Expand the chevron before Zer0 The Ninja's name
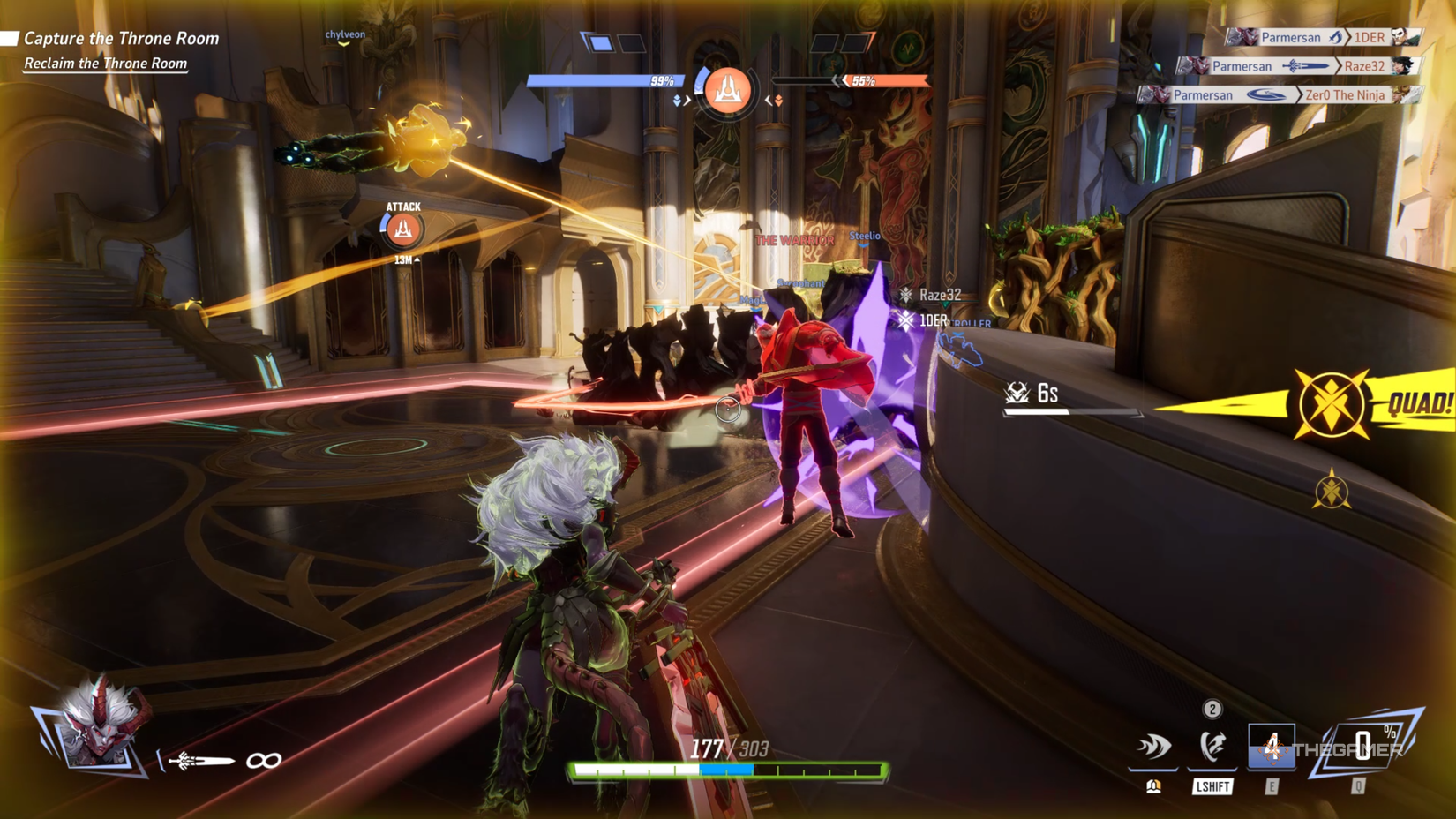This screenshot has height=819, width=1456. [1300, 94]
